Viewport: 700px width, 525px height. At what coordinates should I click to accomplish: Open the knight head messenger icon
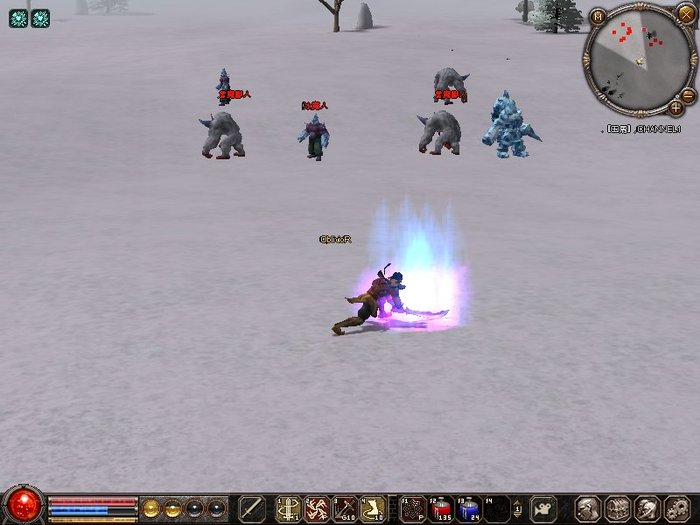click(x=647, y=508)
